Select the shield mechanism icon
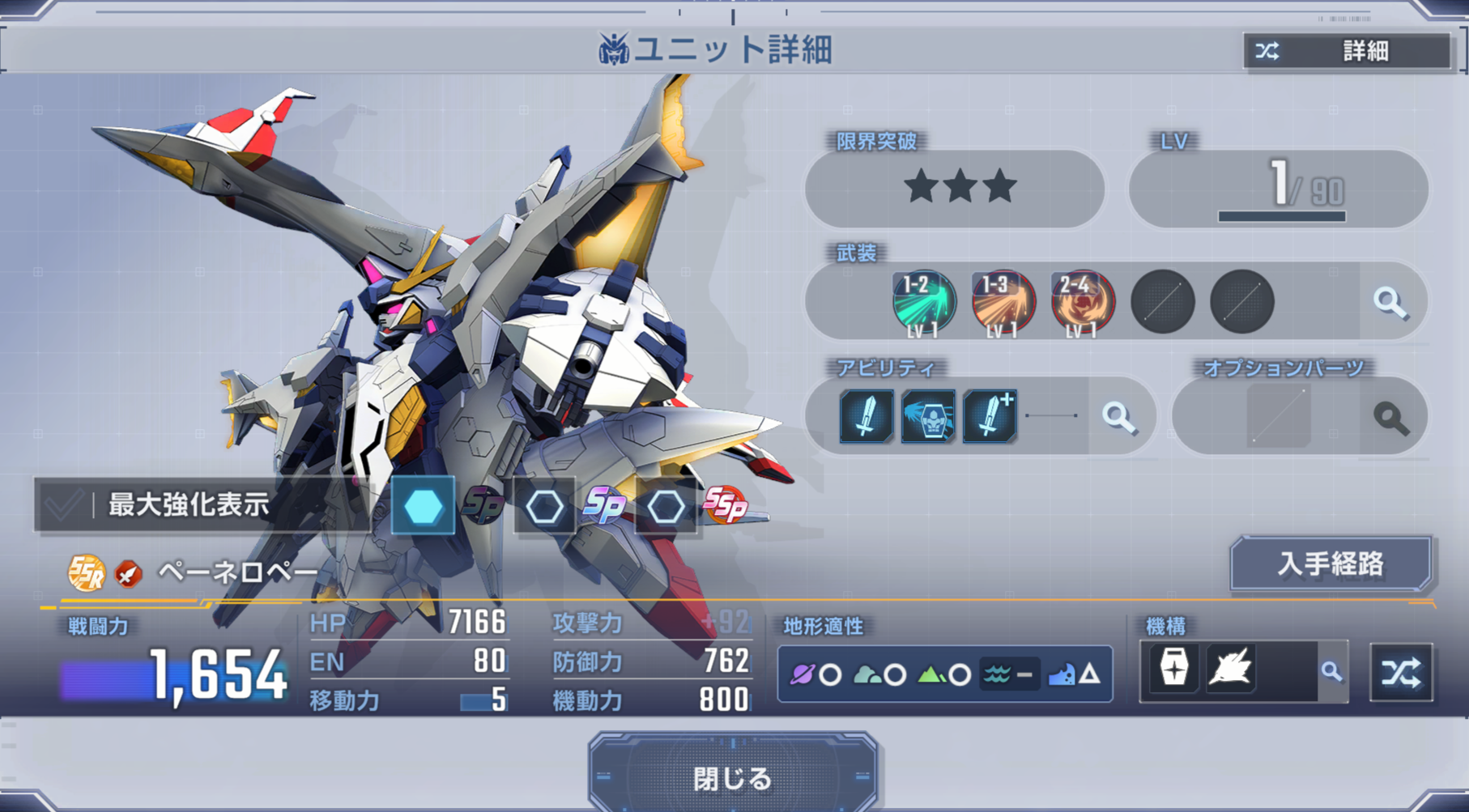Screen dimensions: 1469x812 coord(1173,669)
